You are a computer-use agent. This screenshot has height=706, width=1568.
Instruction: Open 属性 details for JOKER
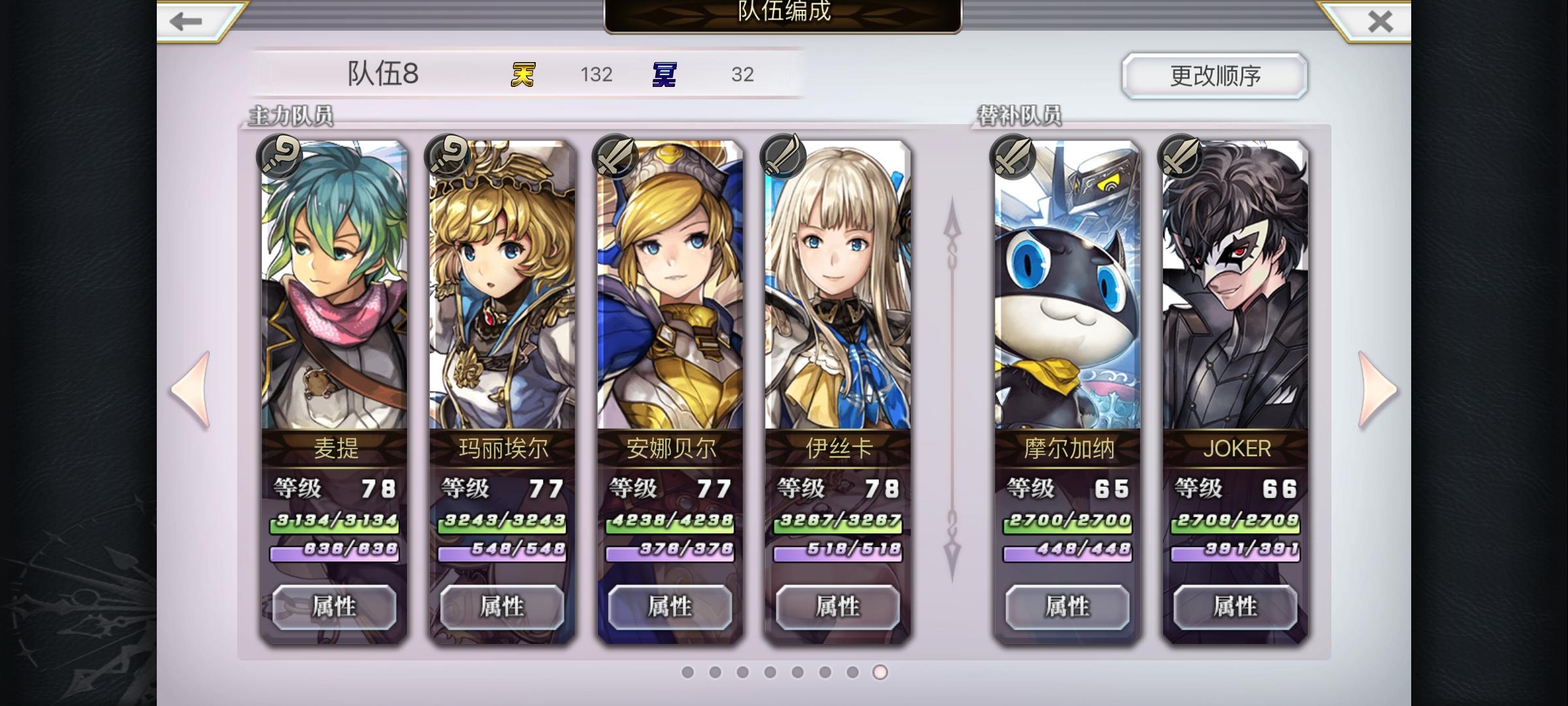(x=1235, y=605)
